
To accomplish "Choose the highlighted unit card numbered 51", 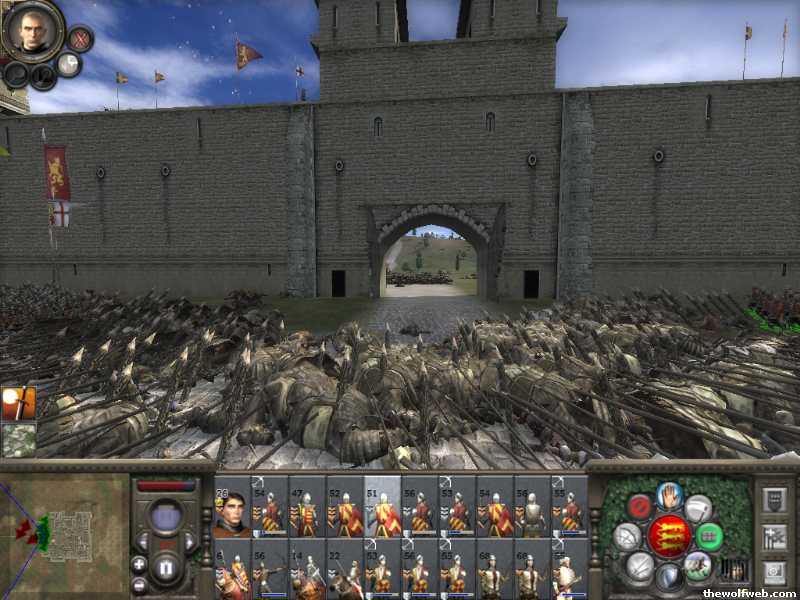I will (x=382, y=507).
